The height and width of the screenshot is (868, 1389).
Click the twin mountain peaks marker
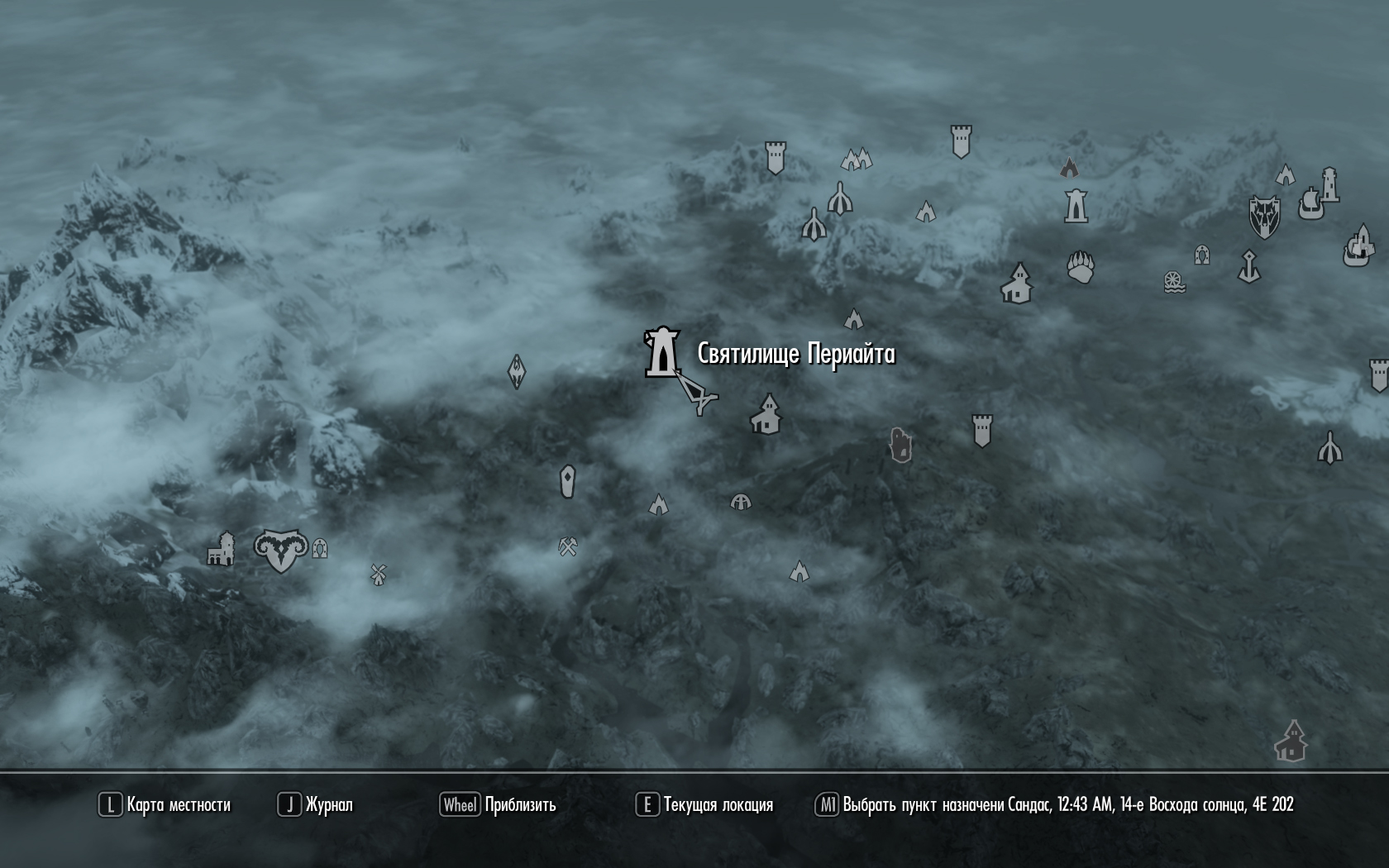point(857,159)
